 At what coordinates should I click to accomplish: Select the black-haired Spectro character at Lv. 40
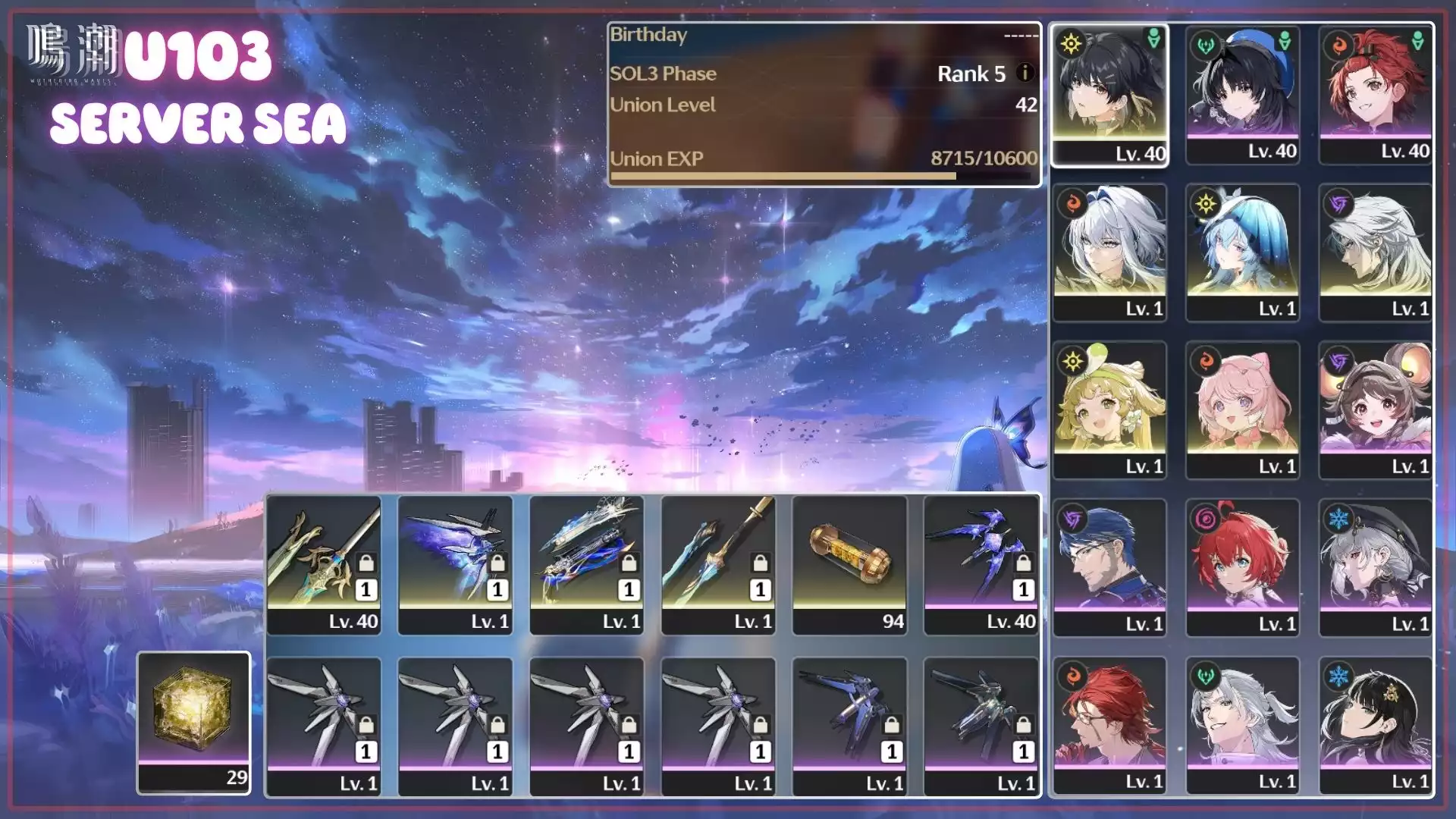click(x=1109, y=95)
